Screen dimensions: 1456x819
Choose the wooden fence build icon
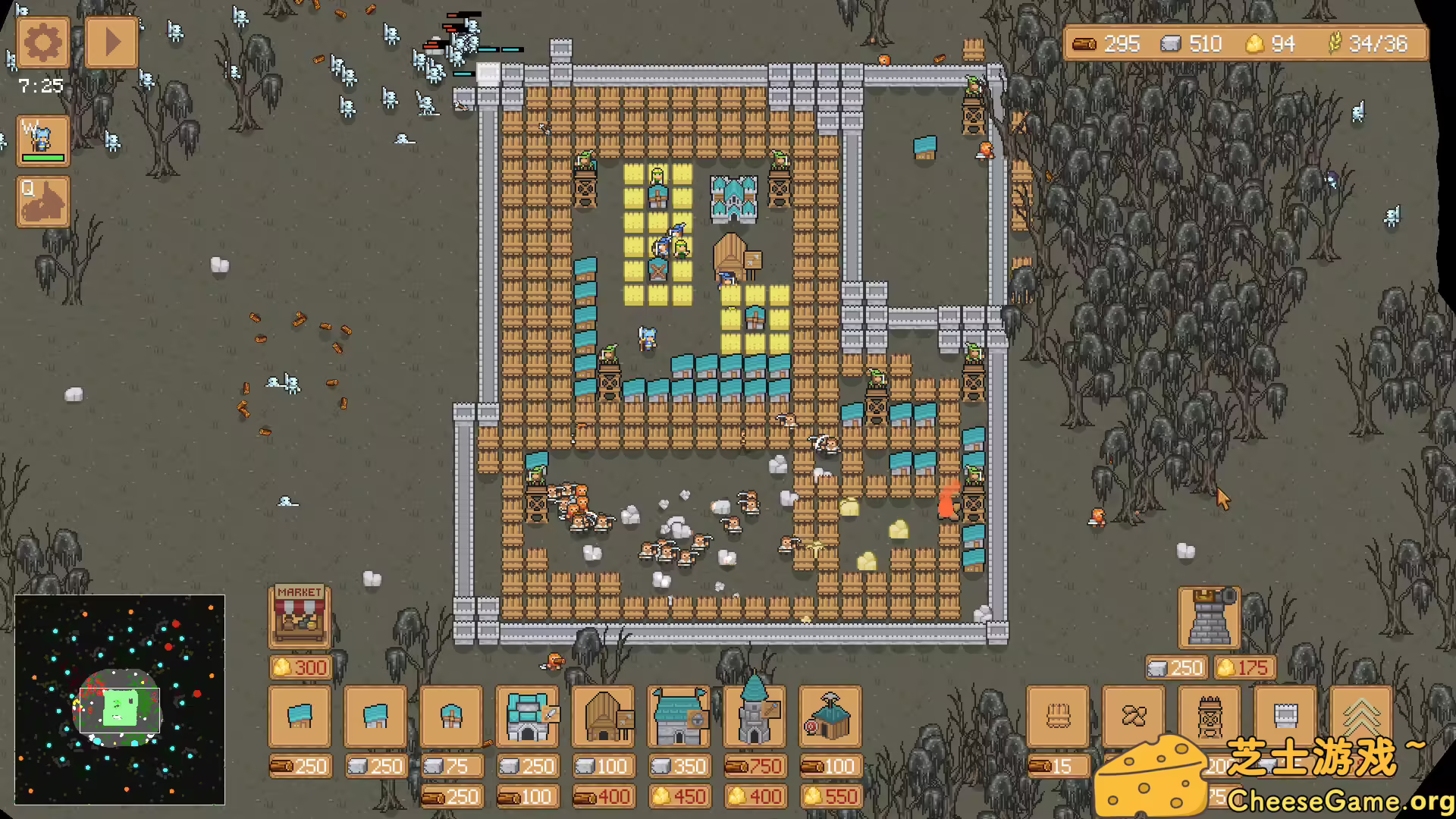[x=1058, y=717]
